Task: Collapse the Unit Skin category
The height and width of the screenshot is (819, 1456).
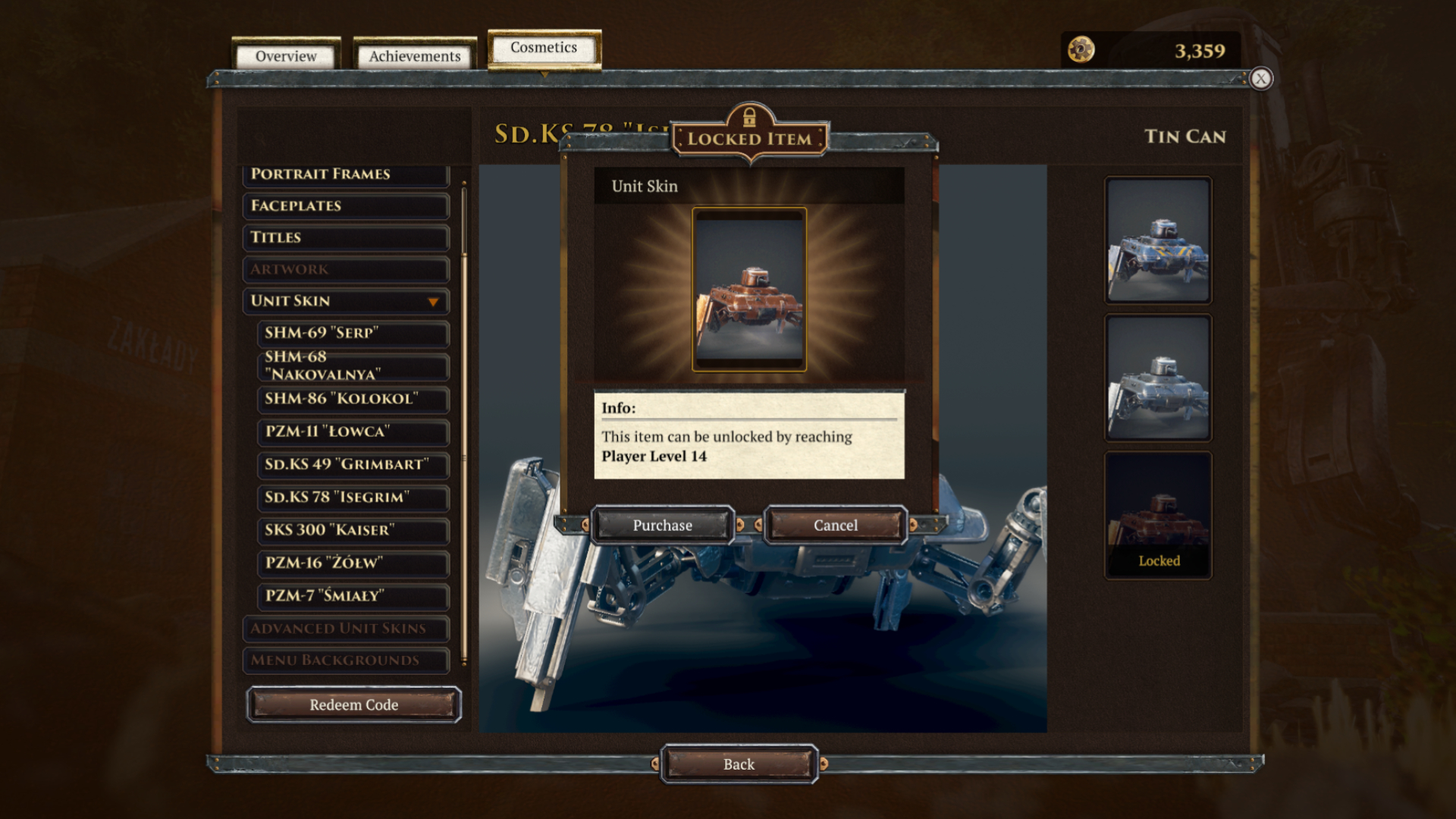Action: coord(345,301)
